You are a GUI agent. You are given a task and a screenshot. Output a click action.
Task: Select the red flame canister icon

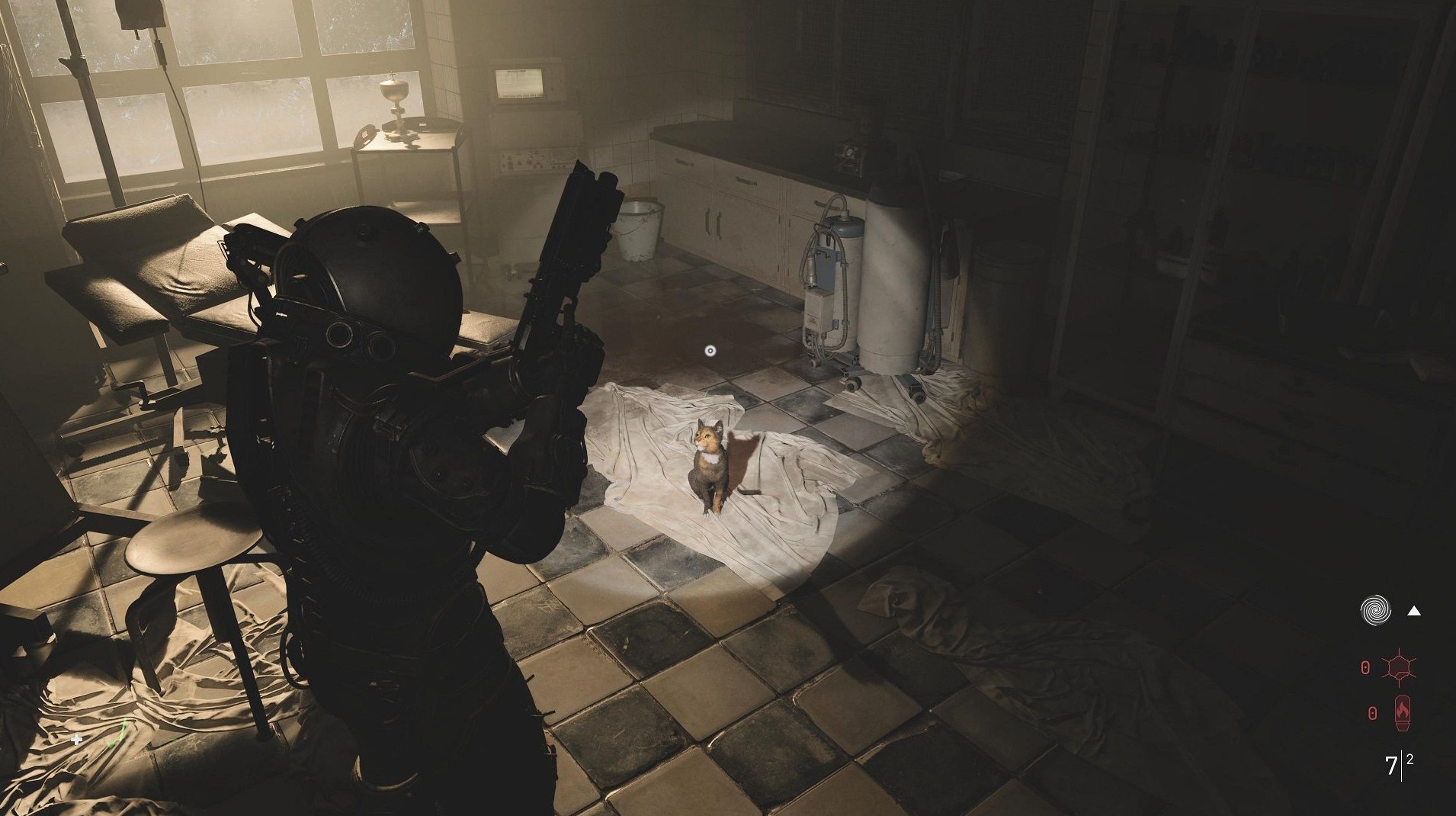coord(1402,713)
